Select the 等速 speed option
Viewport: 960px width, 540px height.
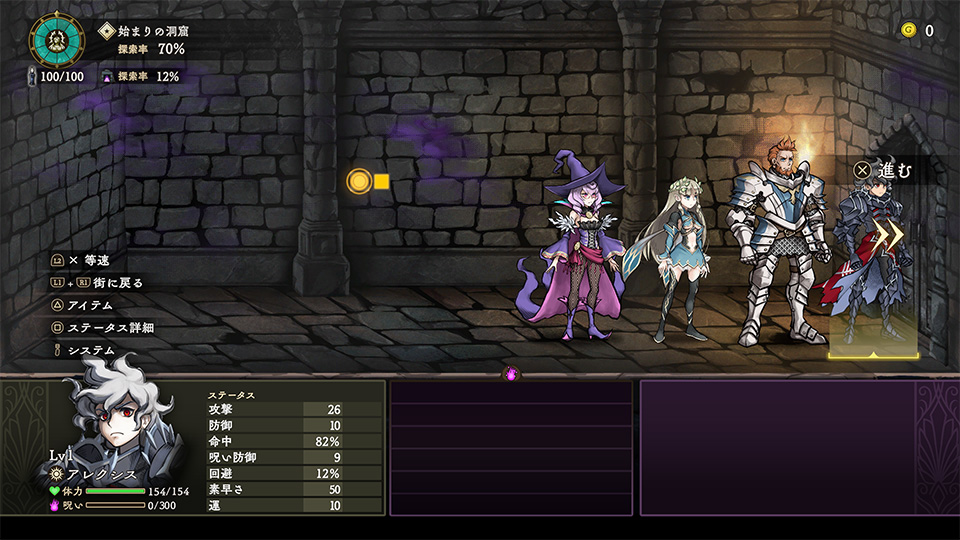pyautogui.click(x=94, y=261)
